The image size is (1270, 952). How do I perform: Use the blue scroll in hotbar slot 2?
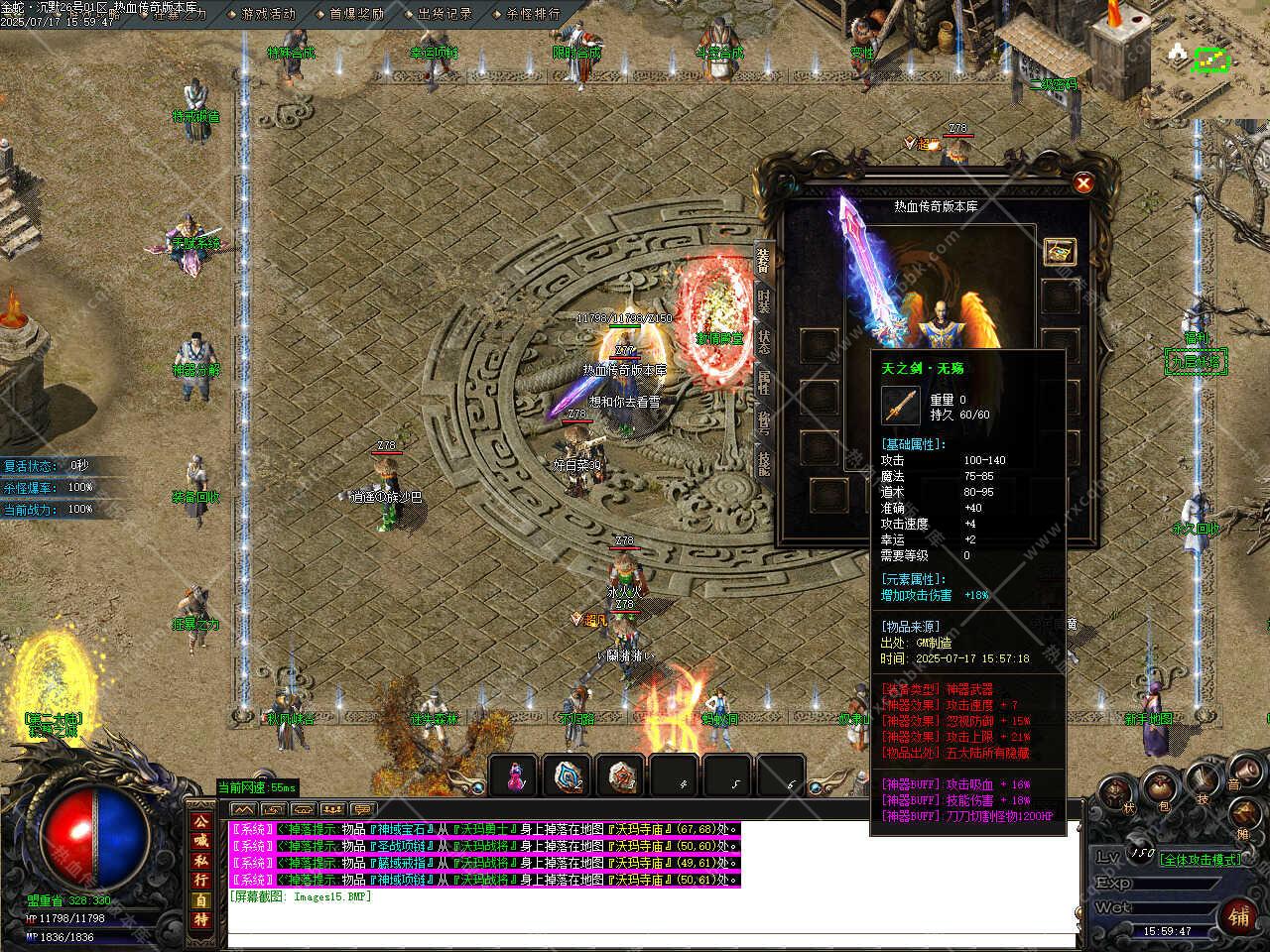(x=569, y=775)
